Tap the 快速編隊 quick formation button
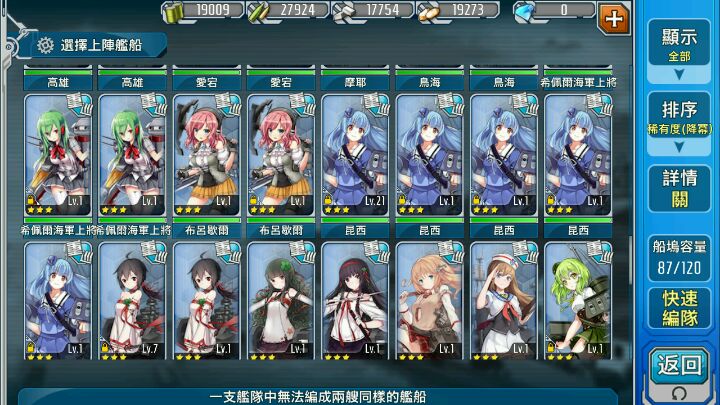The height and width of the screenshot is (405, 720). pos(679,308)
